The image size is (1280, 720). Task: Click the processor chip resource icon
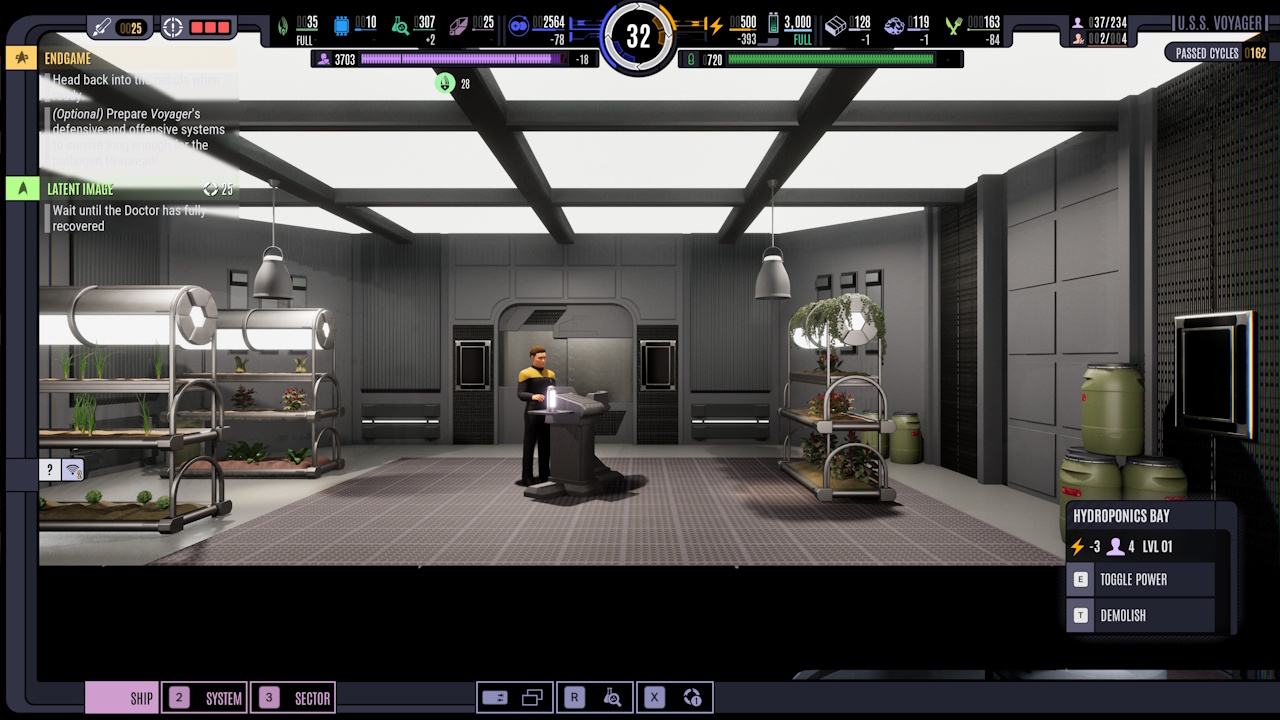(x=341, y=26)
